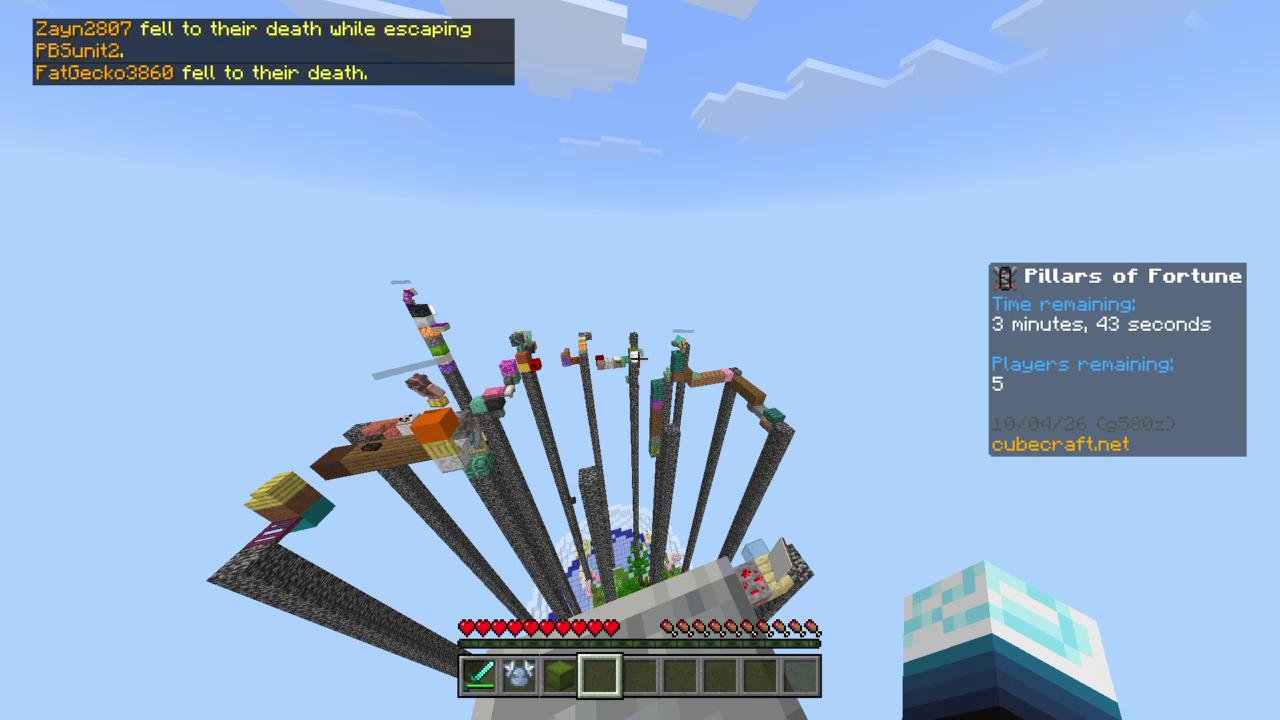
Task: Click the Pillars of Fortune game icon
Action: pos(1004,277)
